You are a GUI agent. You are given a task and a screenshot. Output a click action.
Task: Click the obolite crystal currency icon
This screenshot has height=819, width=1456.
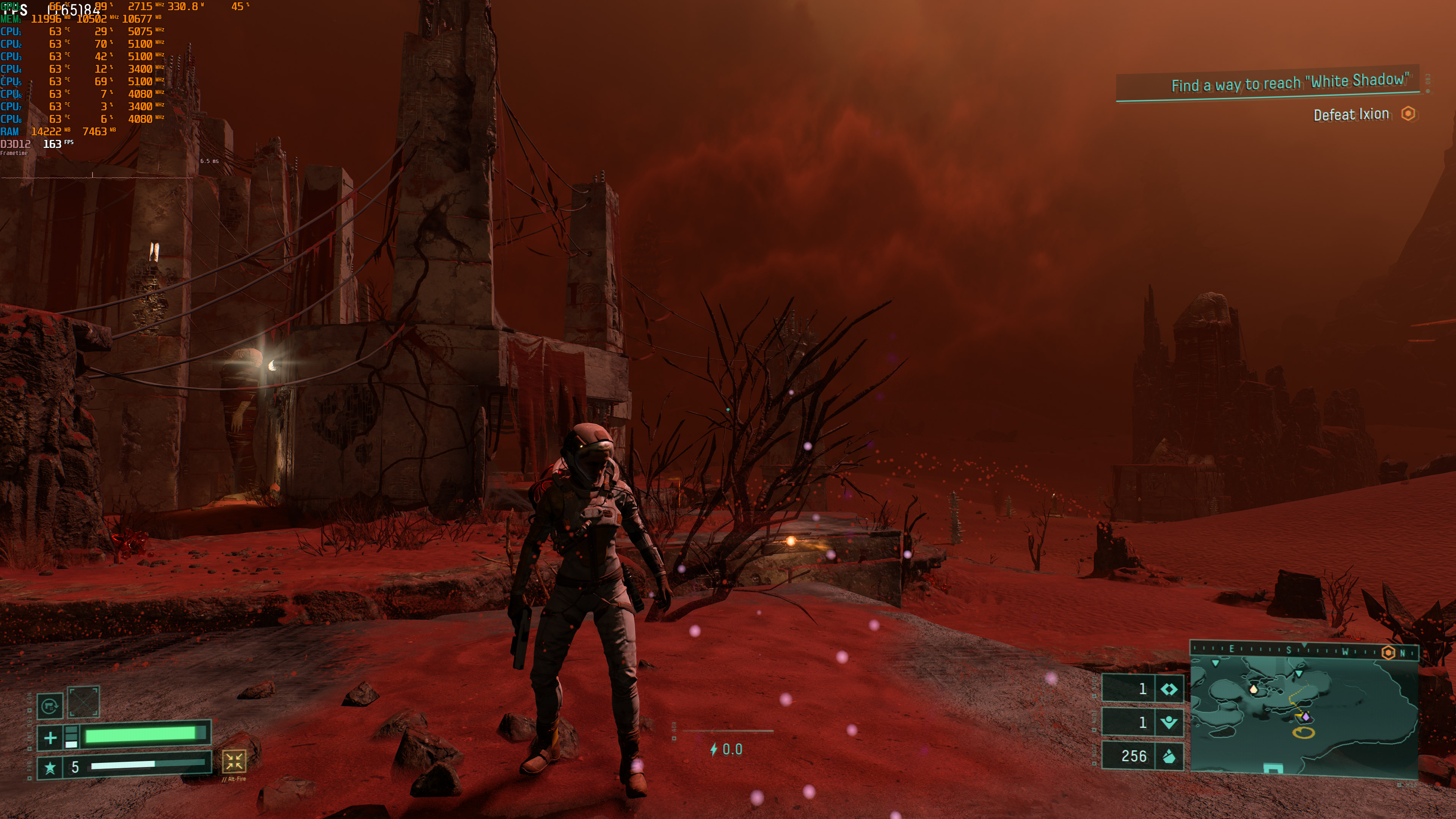point(1169,756)
